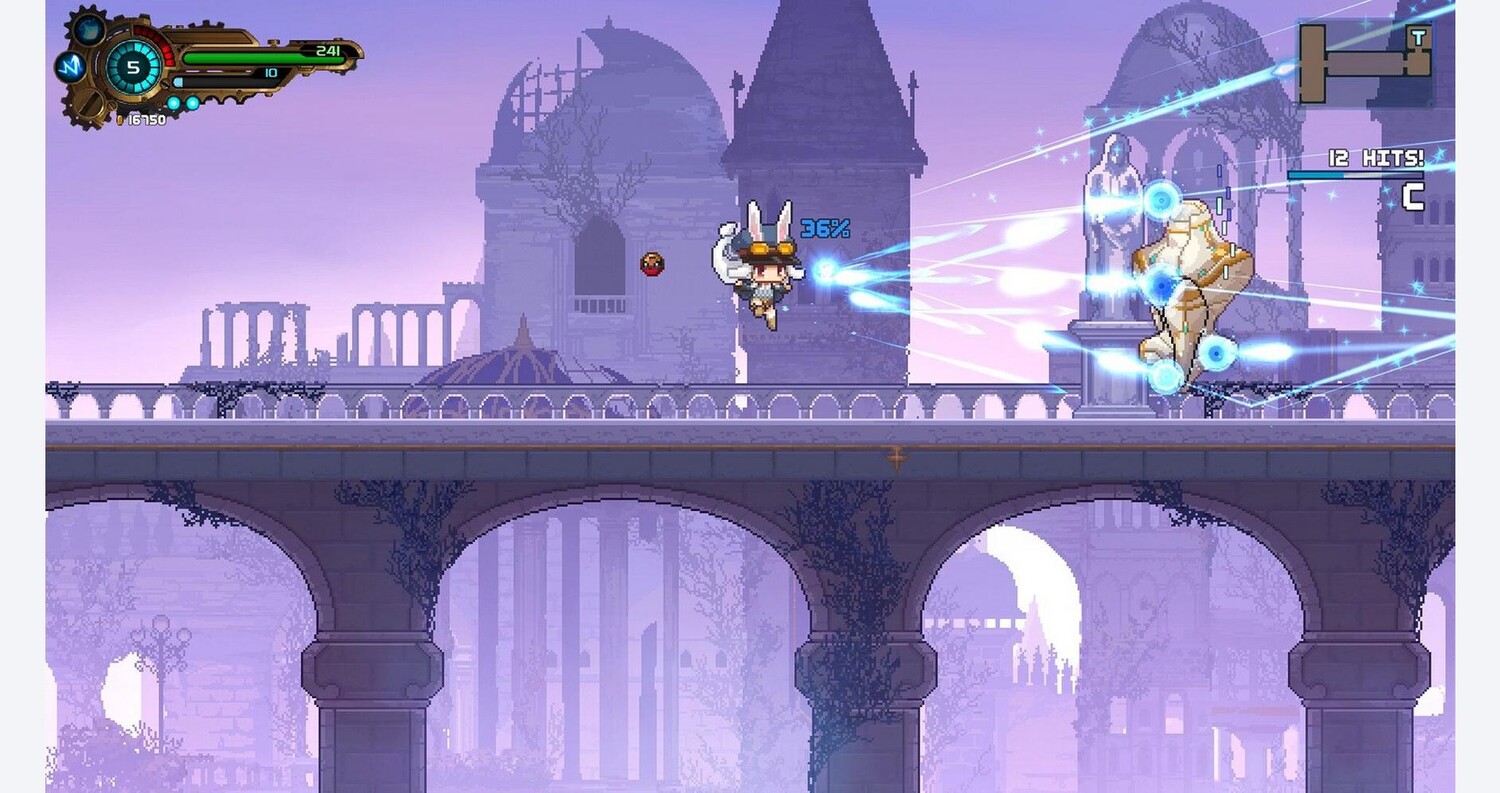The width and height of the screenshot is (1500, 793).
Task: Select the T marker on the minimap
Action: click(x=1418, y=37)
